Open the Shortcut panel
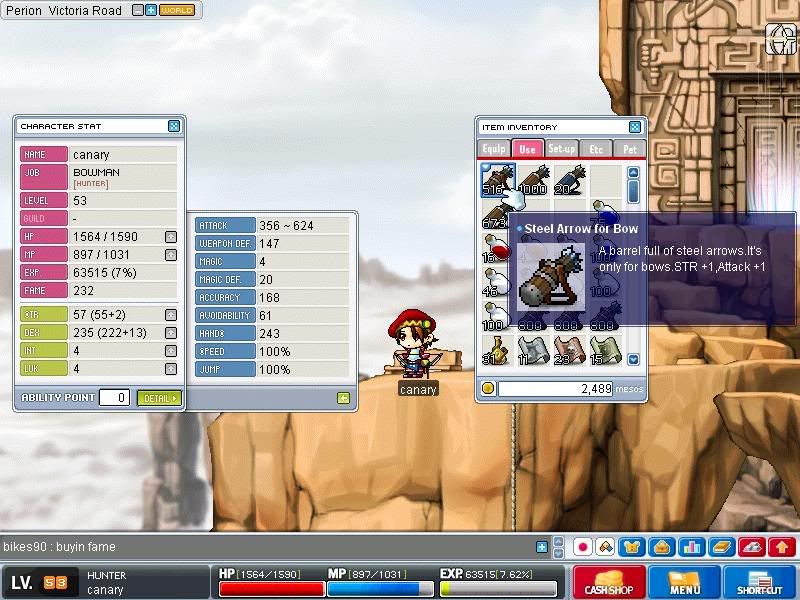Screen dimensions: 800x600 click(x=761, y=583)
